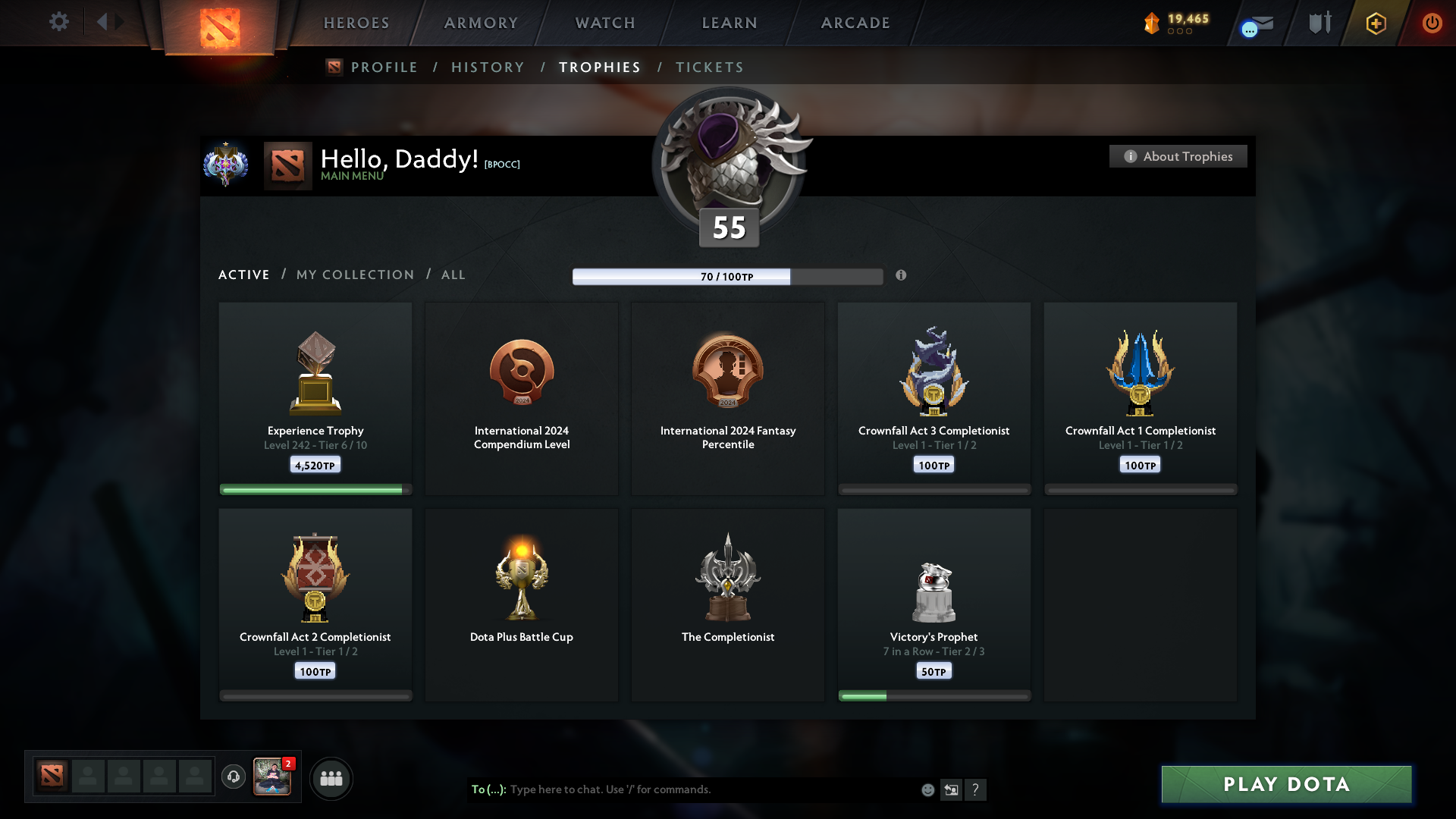Click About Trophies

[x=1178, y=156]
